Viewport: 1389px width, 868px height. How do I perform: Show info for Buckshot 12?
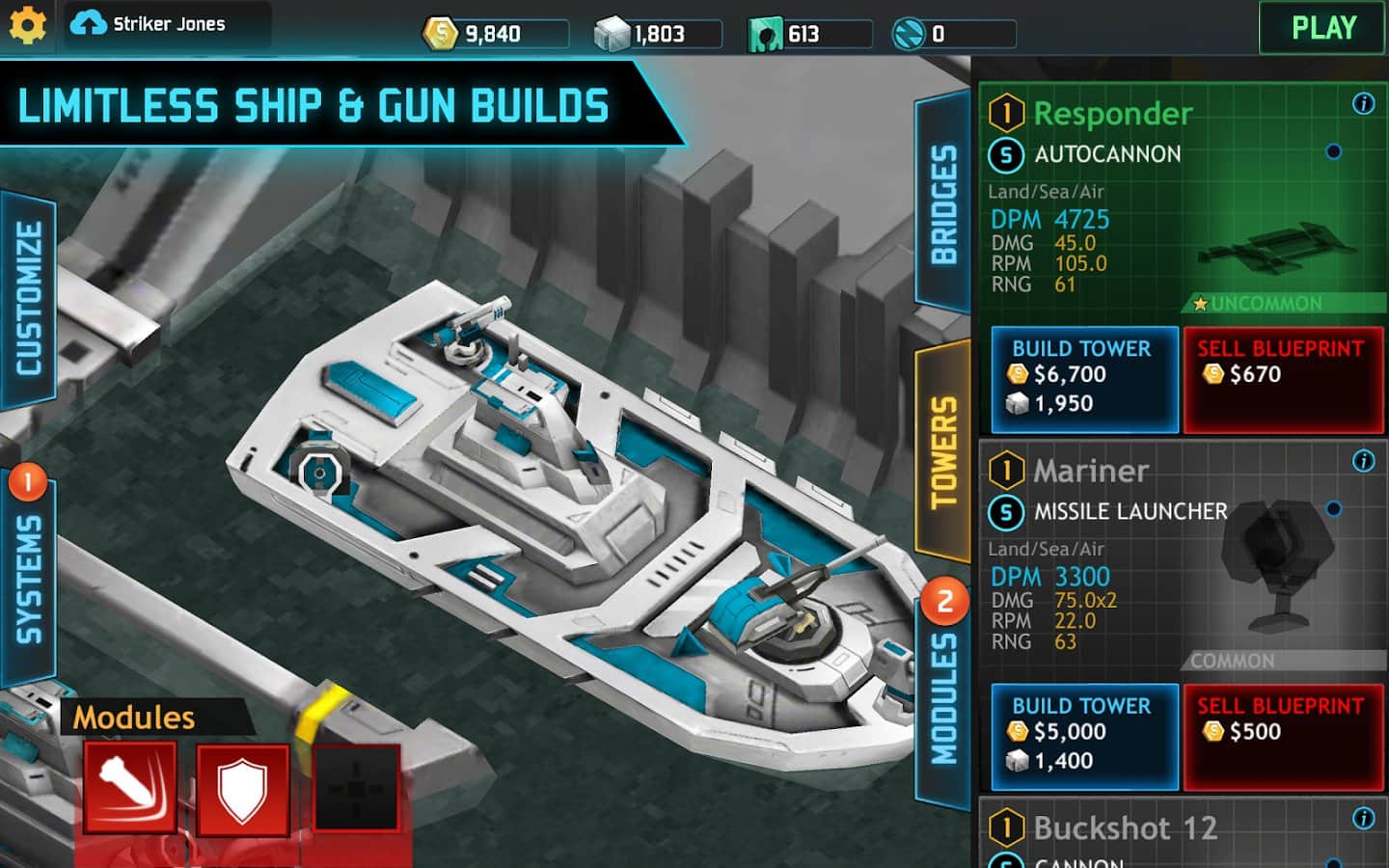point(1363,819)
